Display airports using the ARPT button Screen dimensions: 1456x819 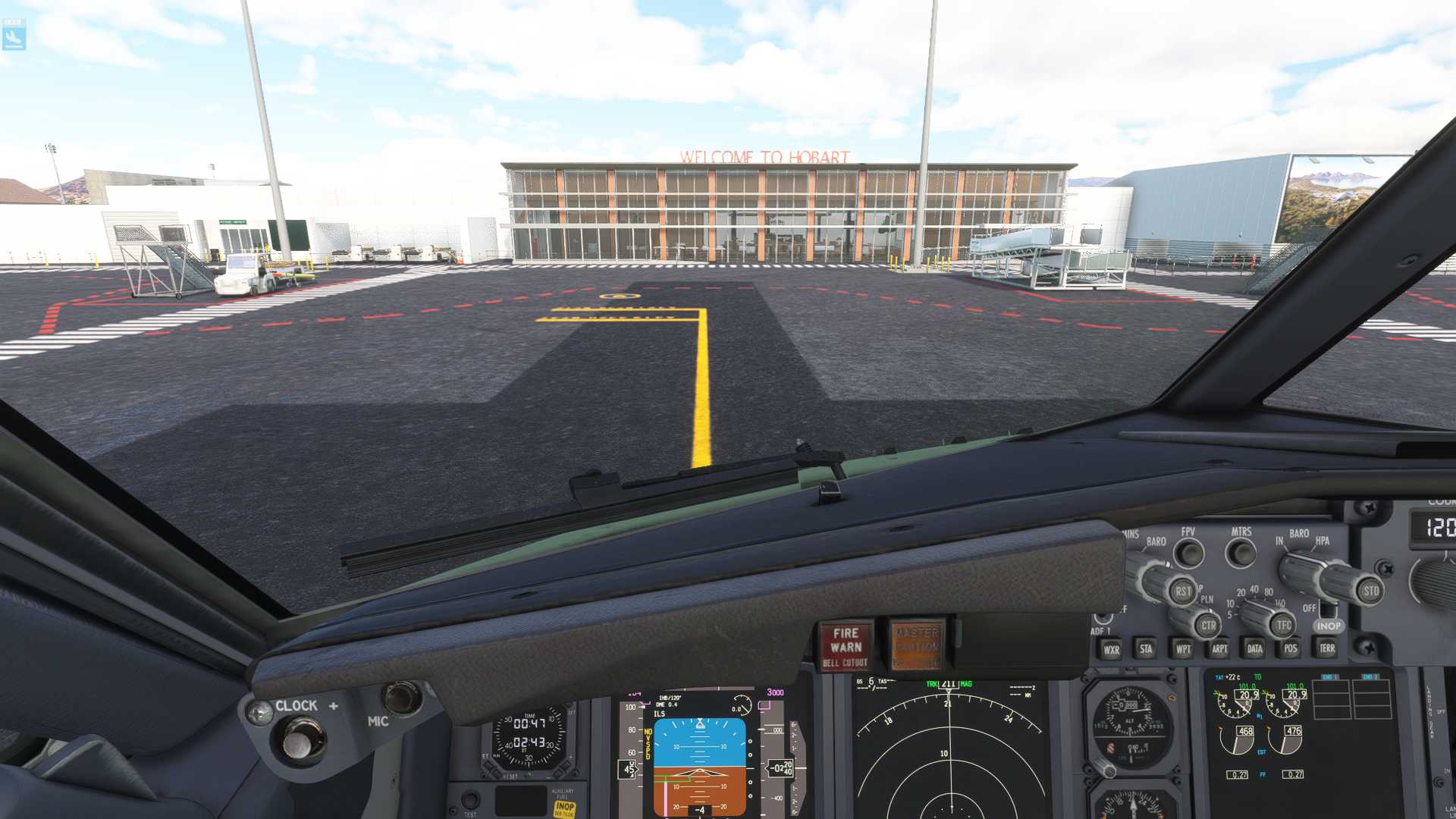coord(1219,649)
